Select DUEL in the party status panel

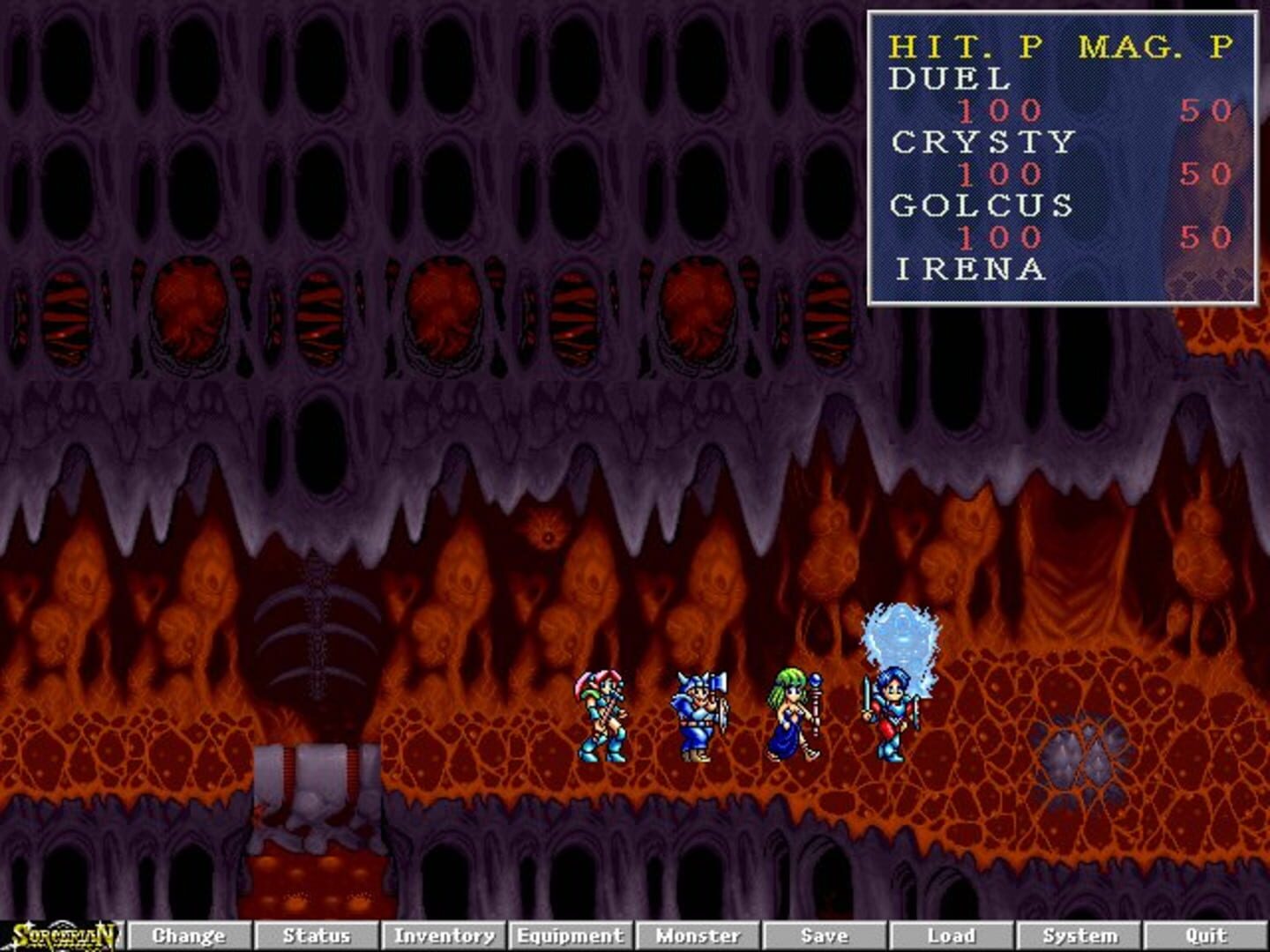click(948, 79)
